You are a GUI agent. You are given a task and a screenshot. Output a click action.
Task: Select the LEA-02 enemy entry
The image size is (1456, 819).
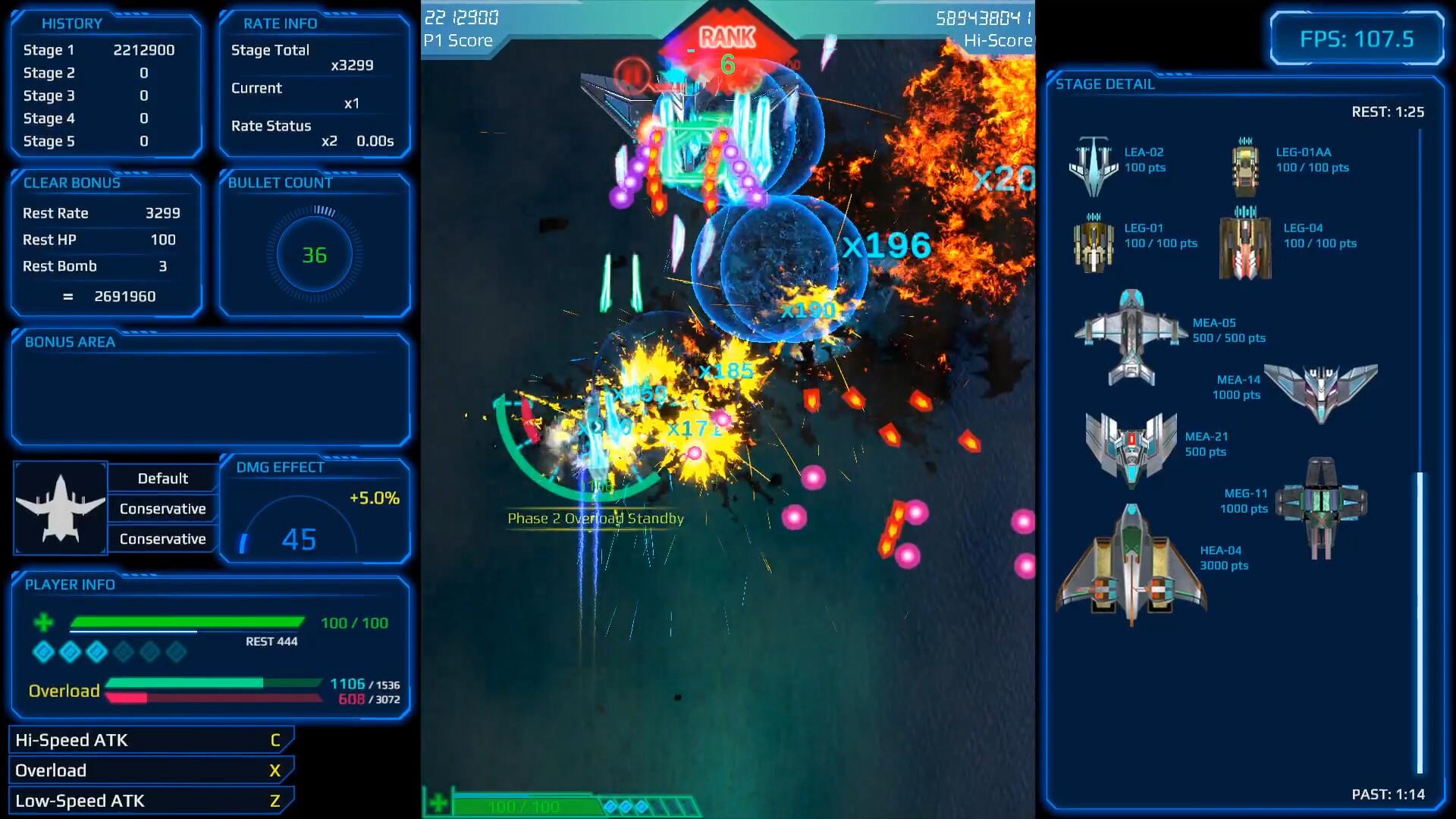coord(1094,166)
